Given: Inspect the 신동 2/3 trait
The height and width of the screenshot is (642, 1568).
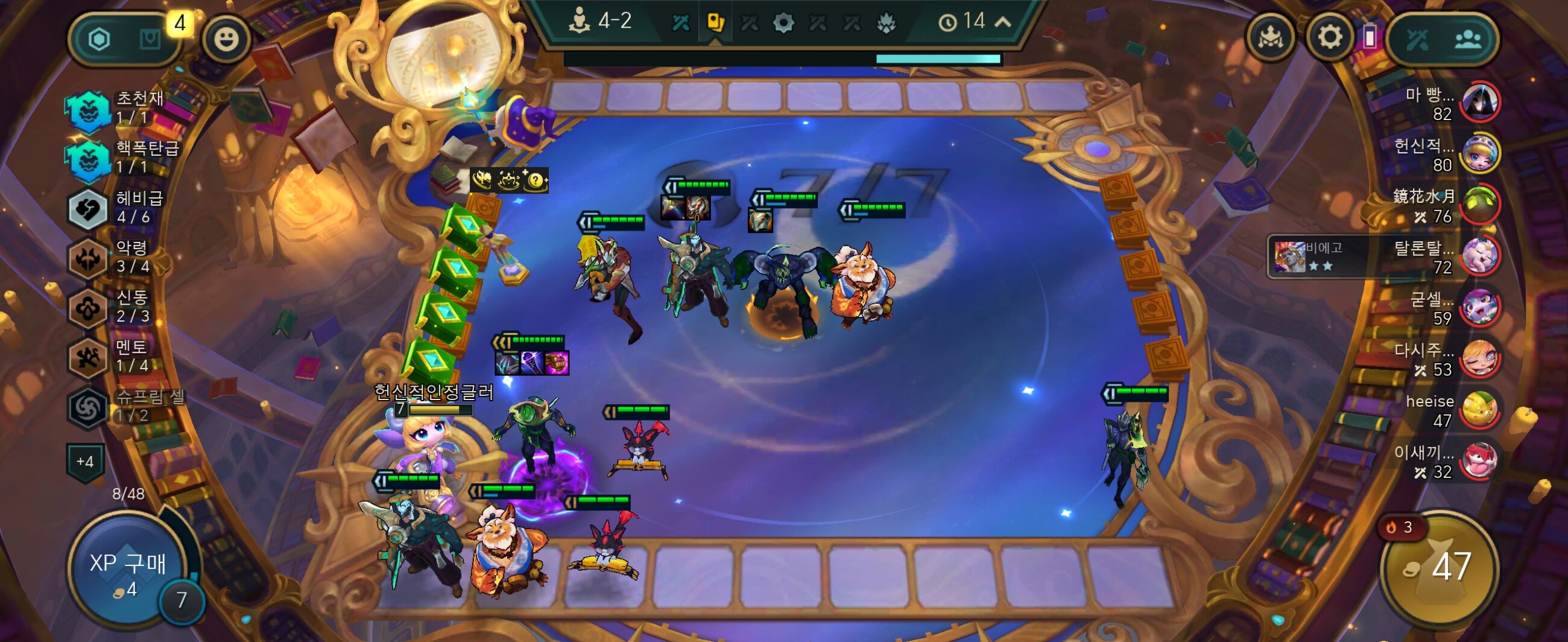Looking at the screenshot, I should [88, 308].
